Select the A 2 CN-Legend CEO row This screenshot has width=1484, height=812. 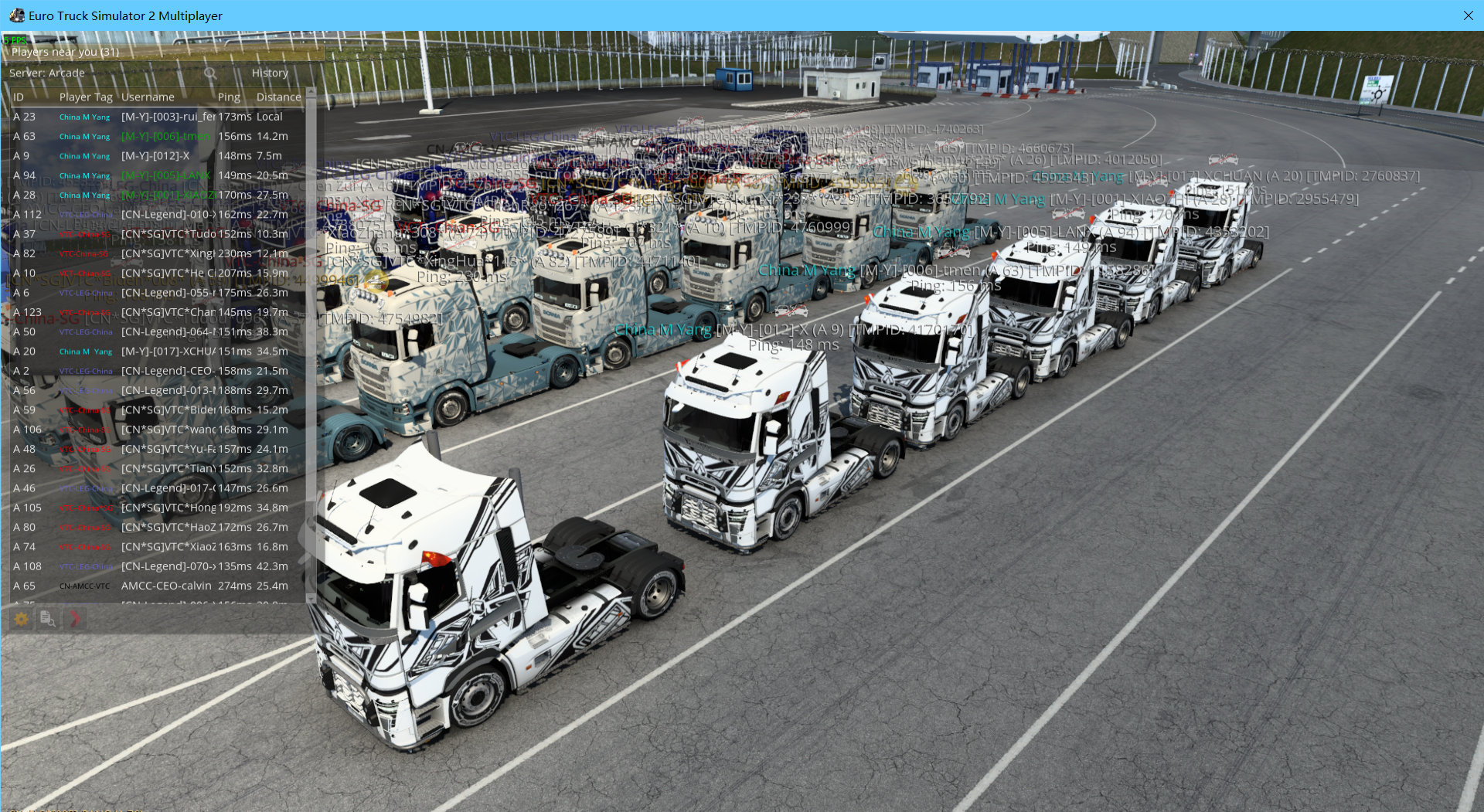pyautogui.click(x=155, y=371)
